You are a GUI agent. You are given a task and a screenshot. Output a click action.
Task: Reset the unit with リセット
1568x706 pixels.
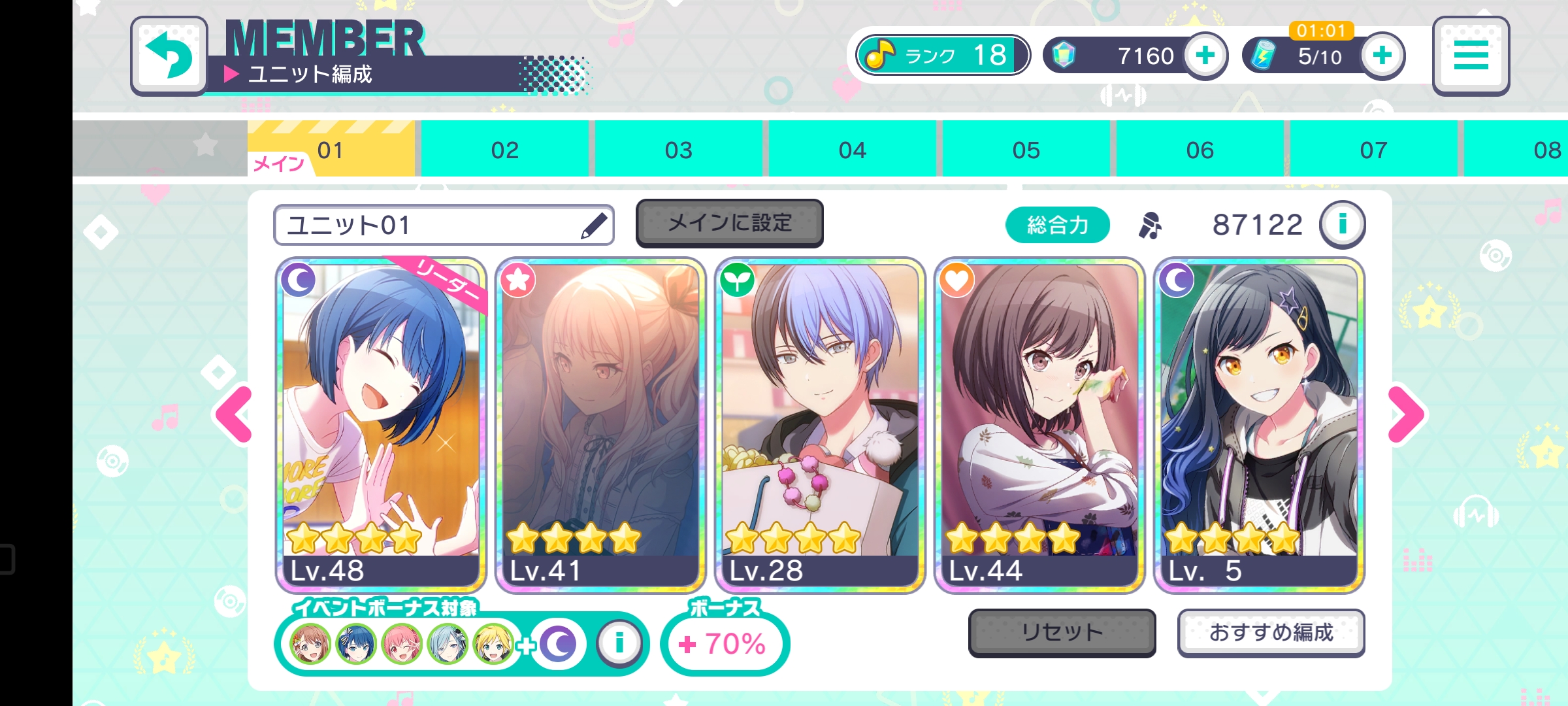(1062, 632)
